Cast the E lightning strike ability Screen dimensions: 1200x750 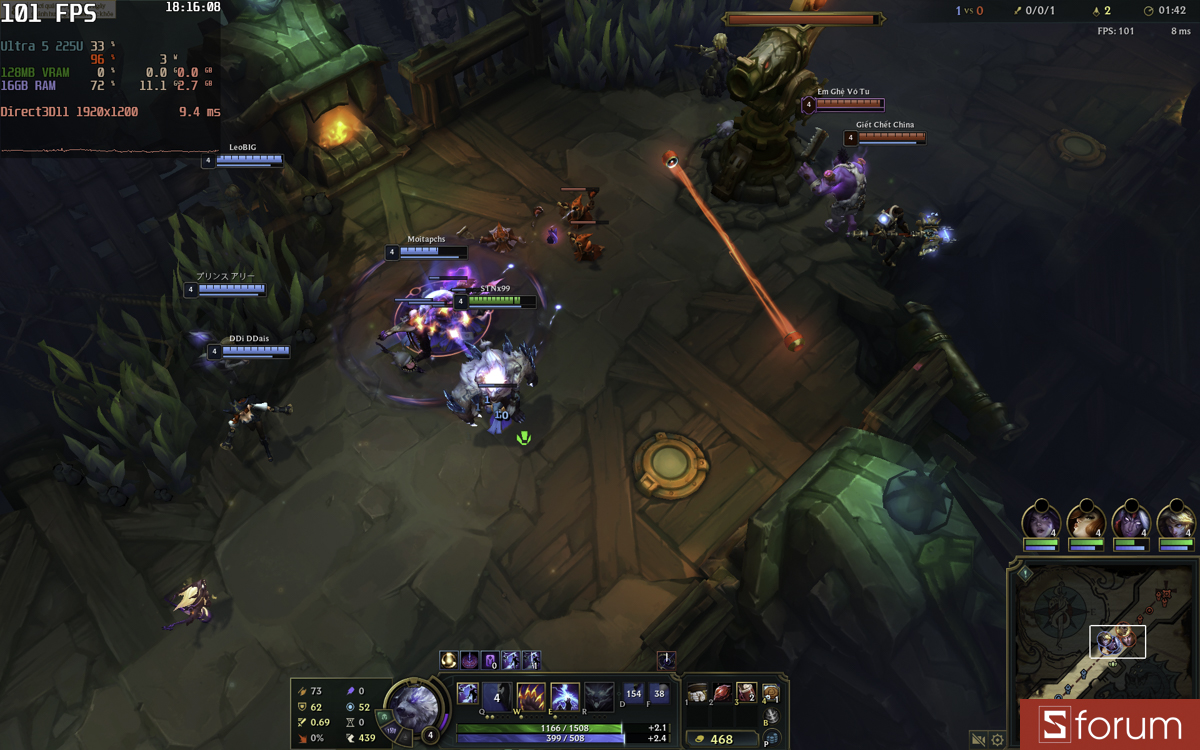pos(565,695)
